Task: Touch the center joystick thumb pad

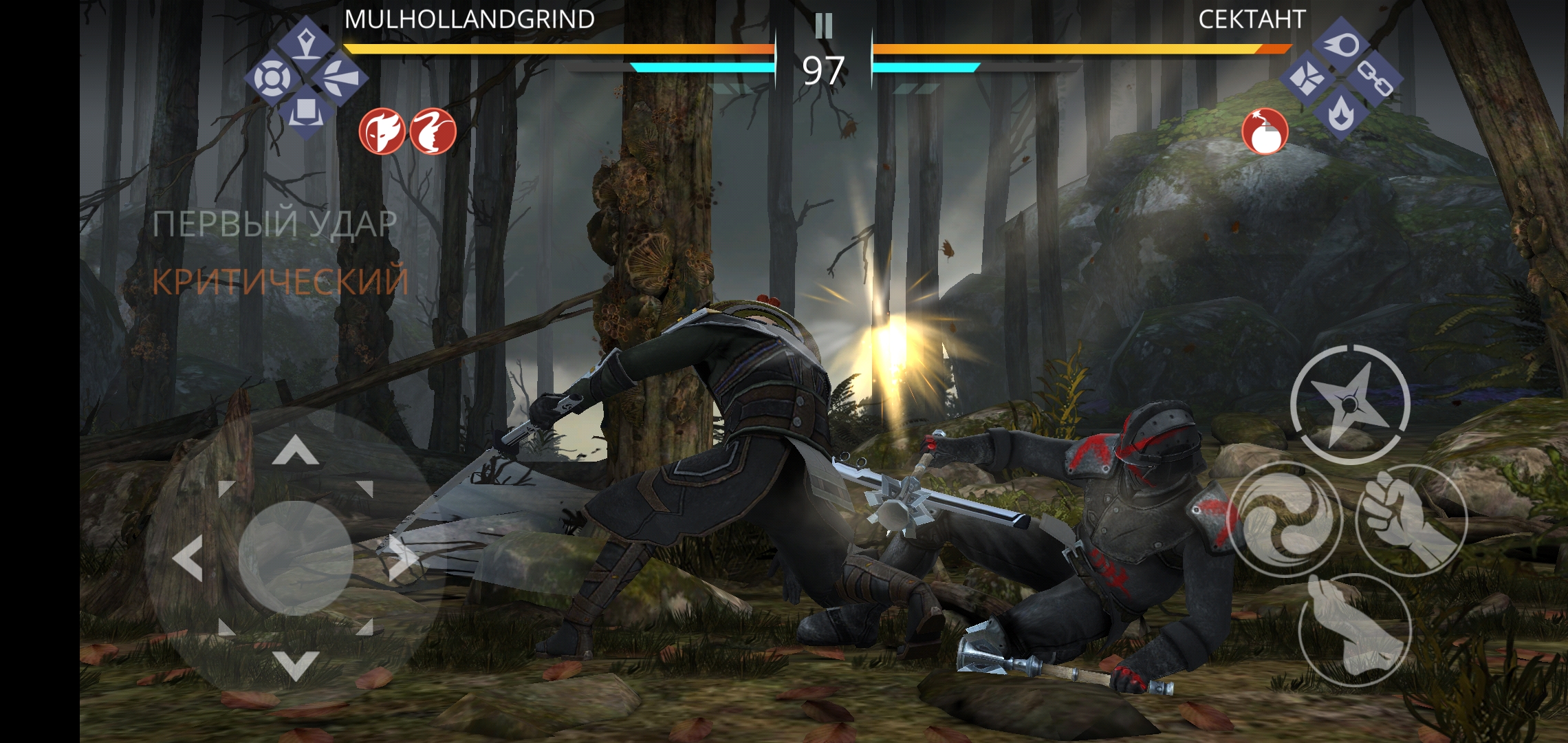Action: 296,558
